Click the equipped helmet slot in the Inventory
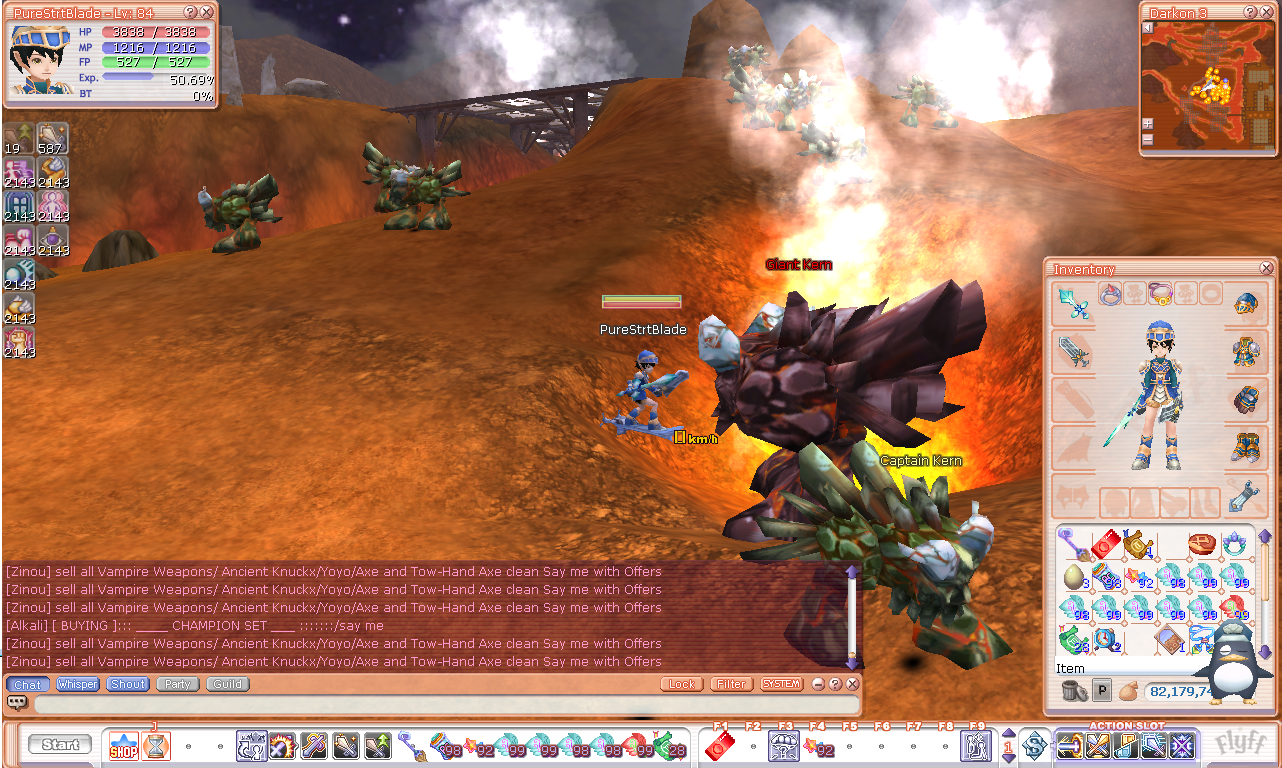This screenshot has width=1282, height=768. pyautogui.click(x=1246, y=304)
